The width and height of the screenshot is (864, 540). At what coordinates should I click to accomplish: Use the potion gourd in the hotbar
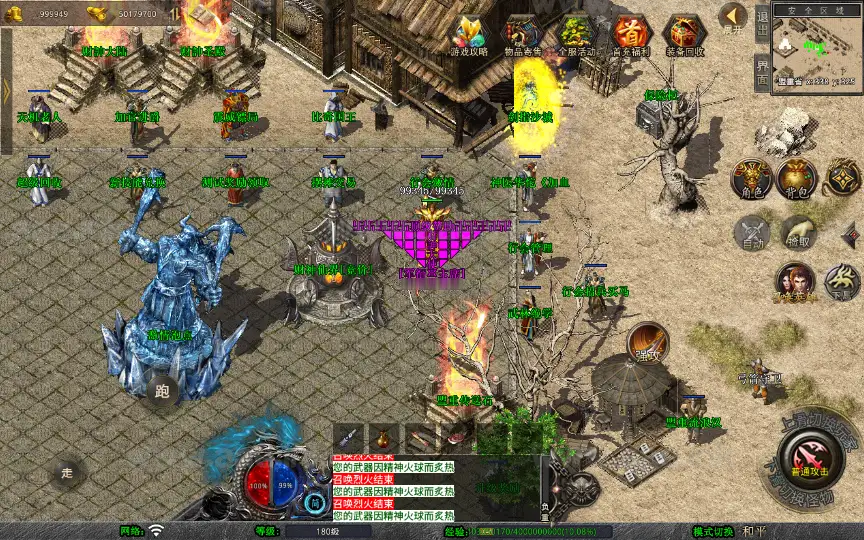(384, 438)
